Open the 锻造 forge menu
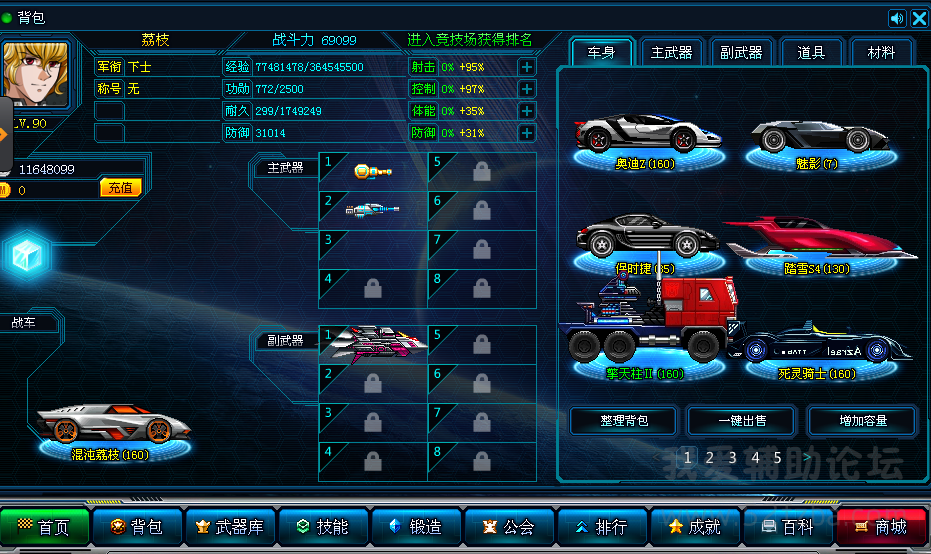931x554 pixels. (417, 526)
